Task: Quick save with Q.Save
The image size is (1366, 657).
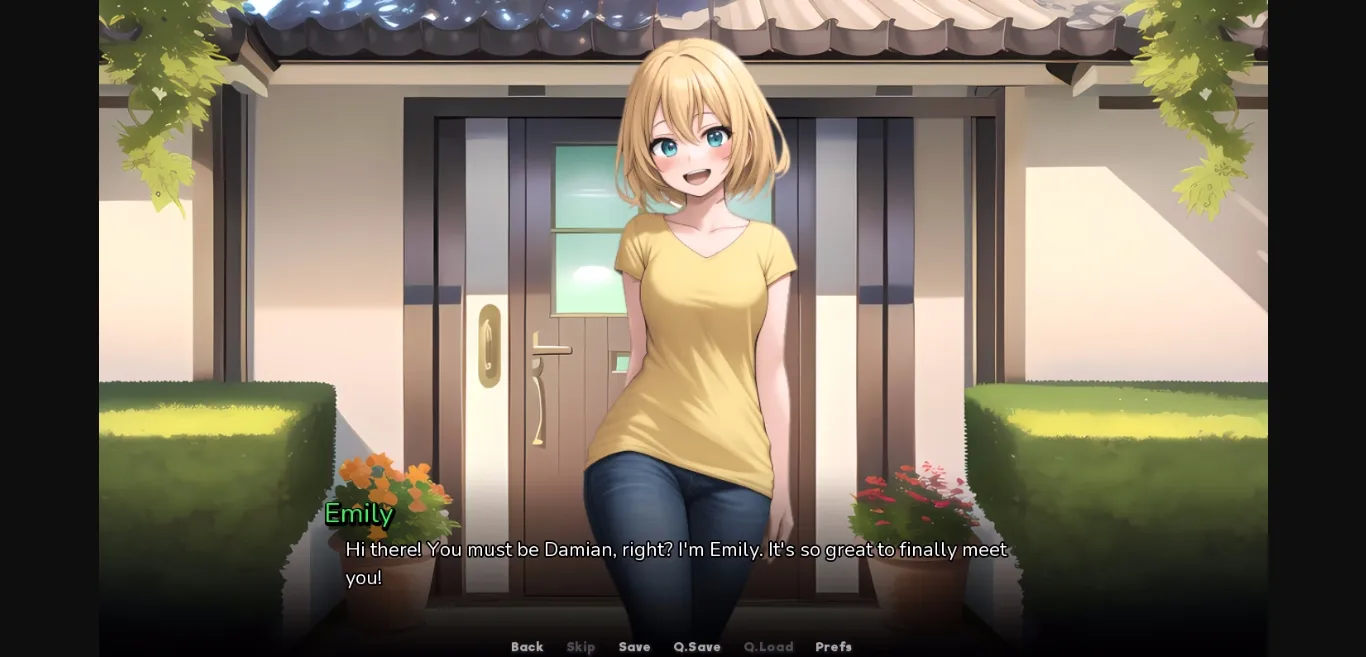Action: pos(697,647)
